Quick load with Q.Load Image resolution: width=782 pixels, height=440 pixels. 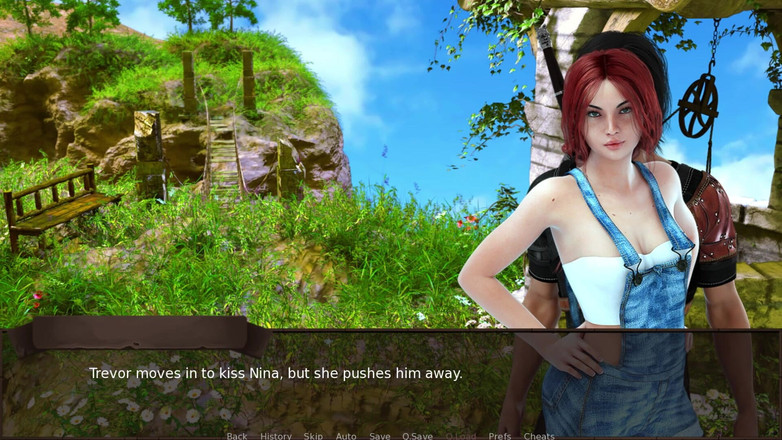click(x=461, y=436)
